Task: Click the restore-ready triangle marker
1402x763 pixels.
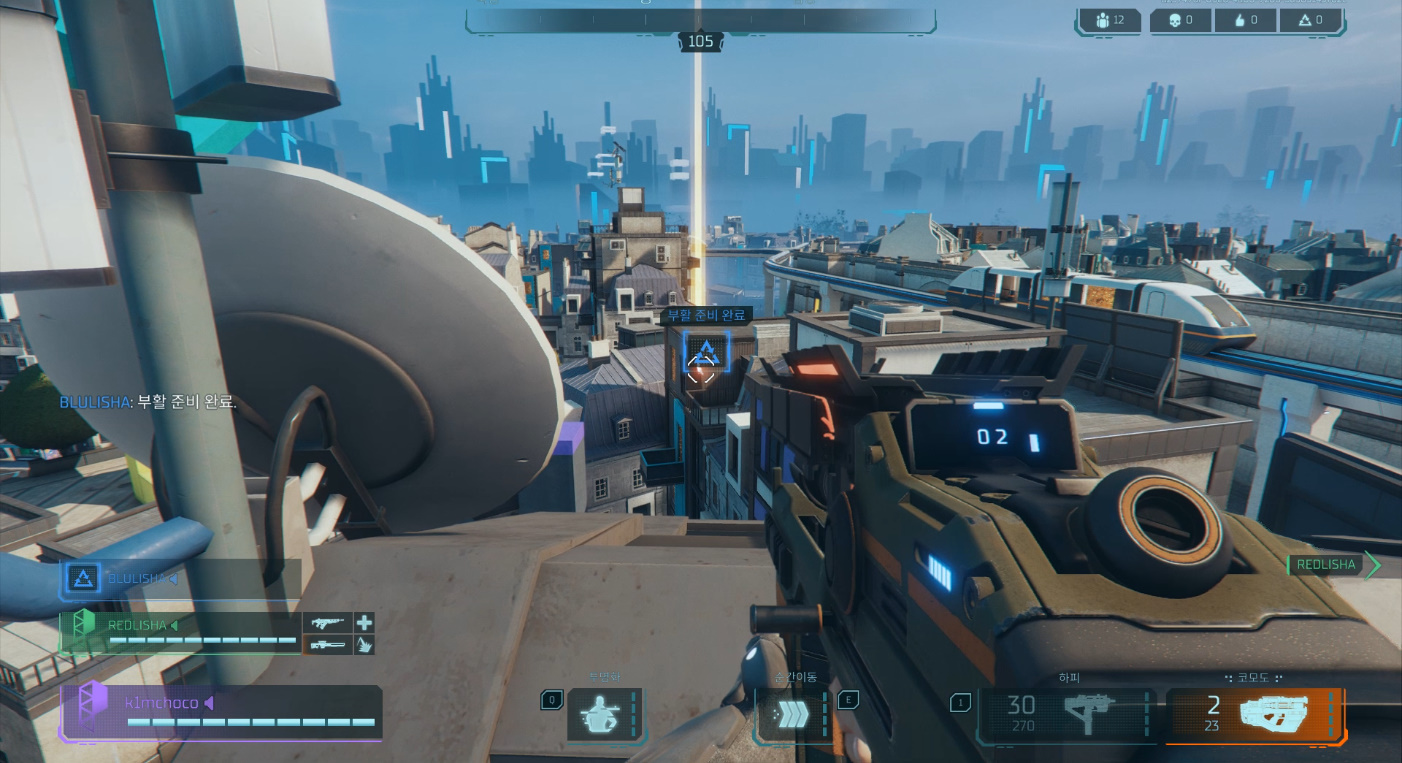Action: tap(705, 351)
